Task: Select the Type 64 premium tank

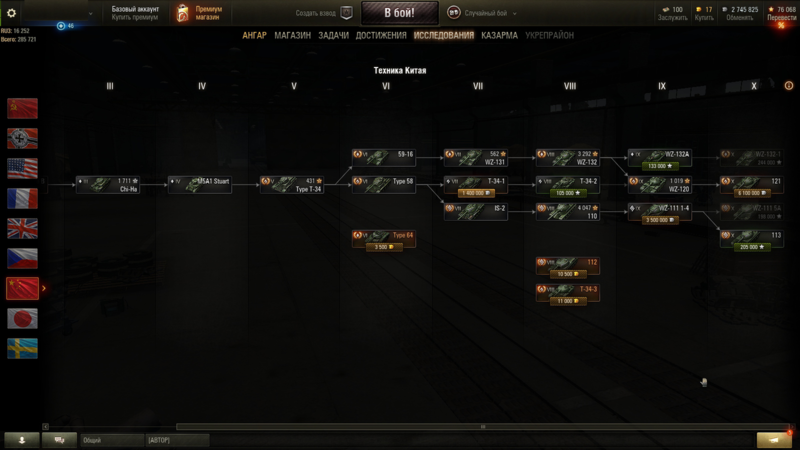Action: (x=384, y=240)
